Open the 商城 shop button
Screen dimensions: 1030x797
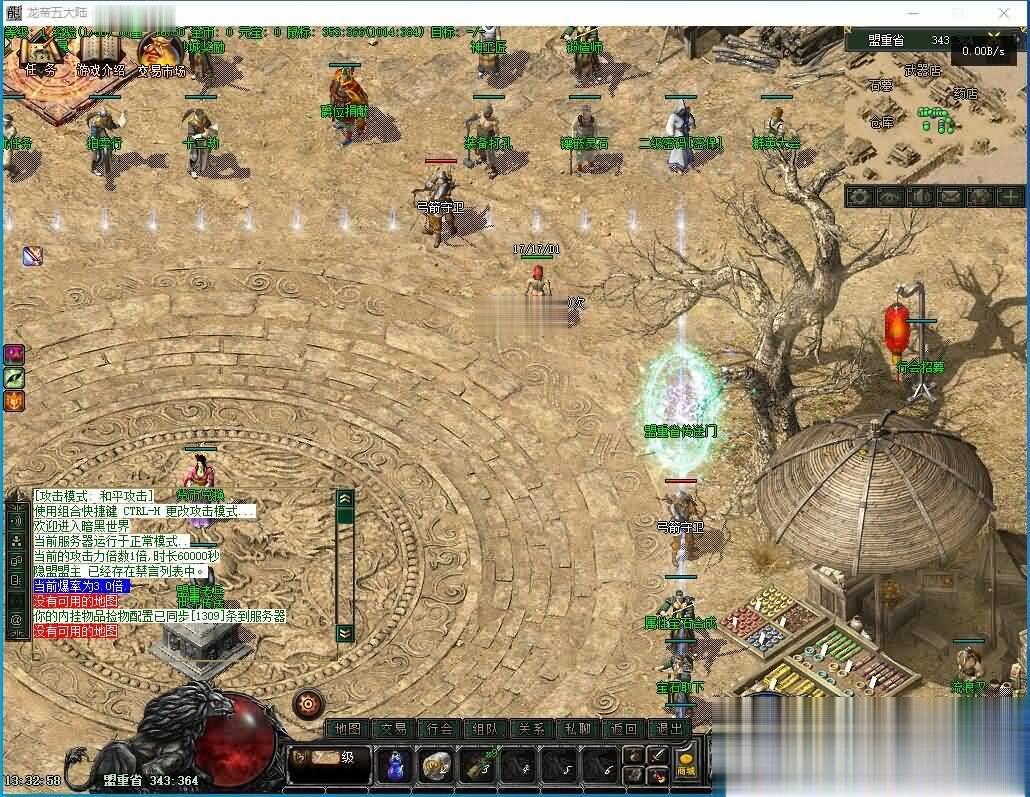[686, 766]
